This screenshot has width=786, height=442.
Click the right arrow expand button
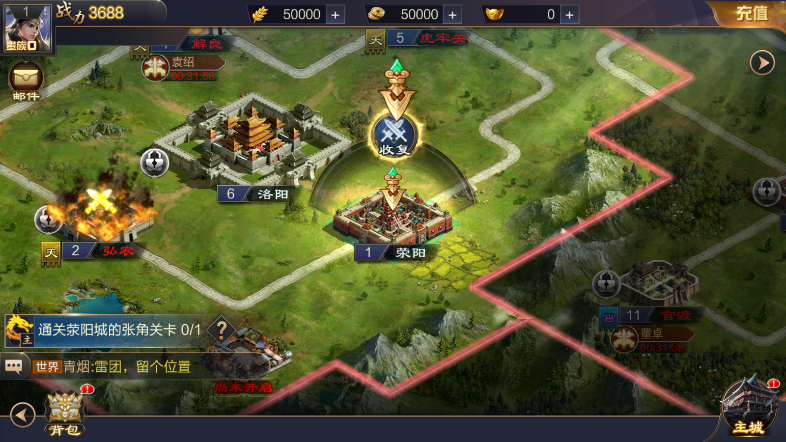[763, 62]
